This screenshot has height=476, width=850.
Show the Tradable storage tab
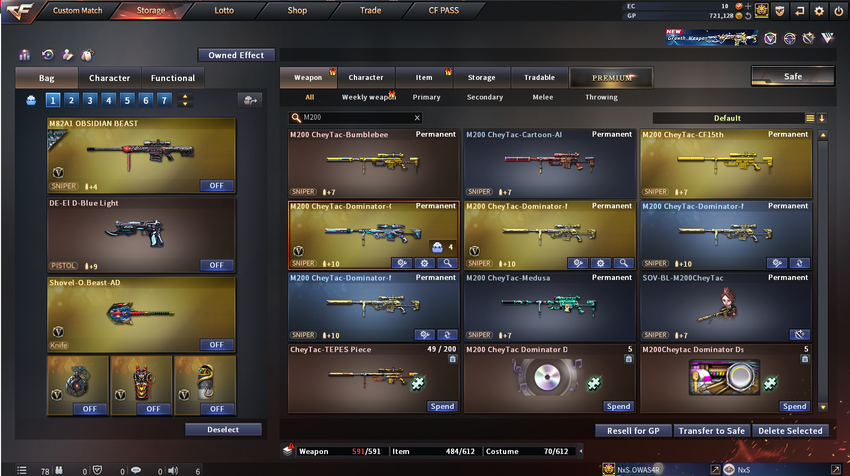point(539,77)
